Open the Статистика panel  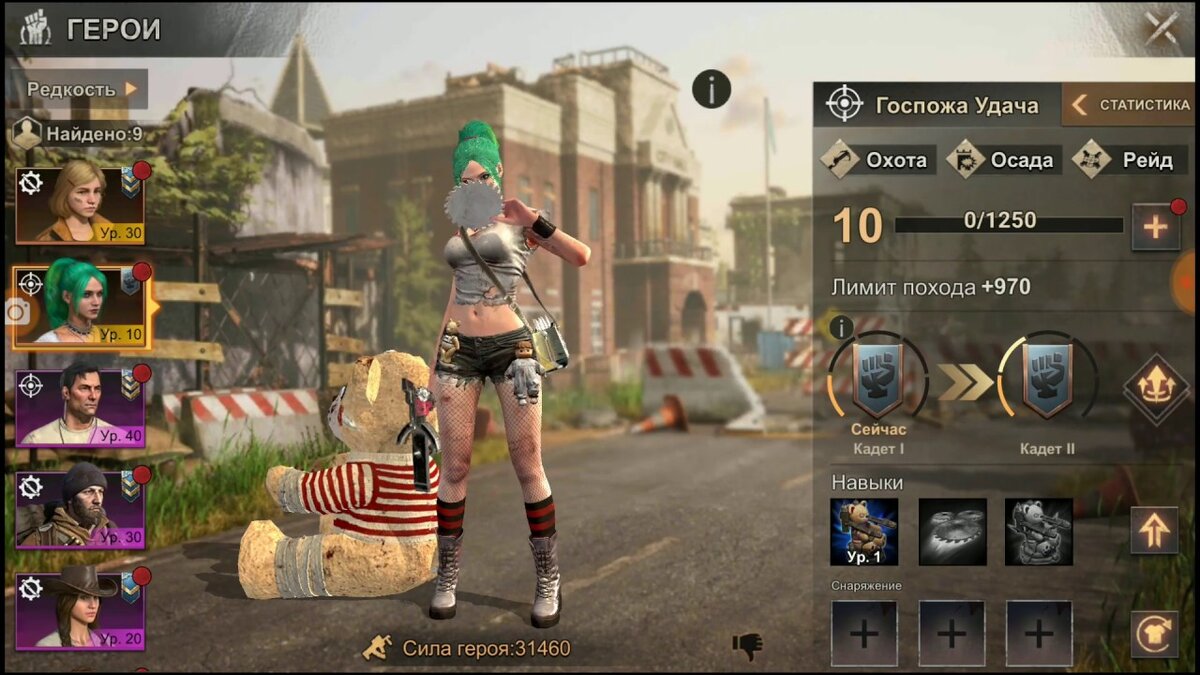tap(1131, 105)
